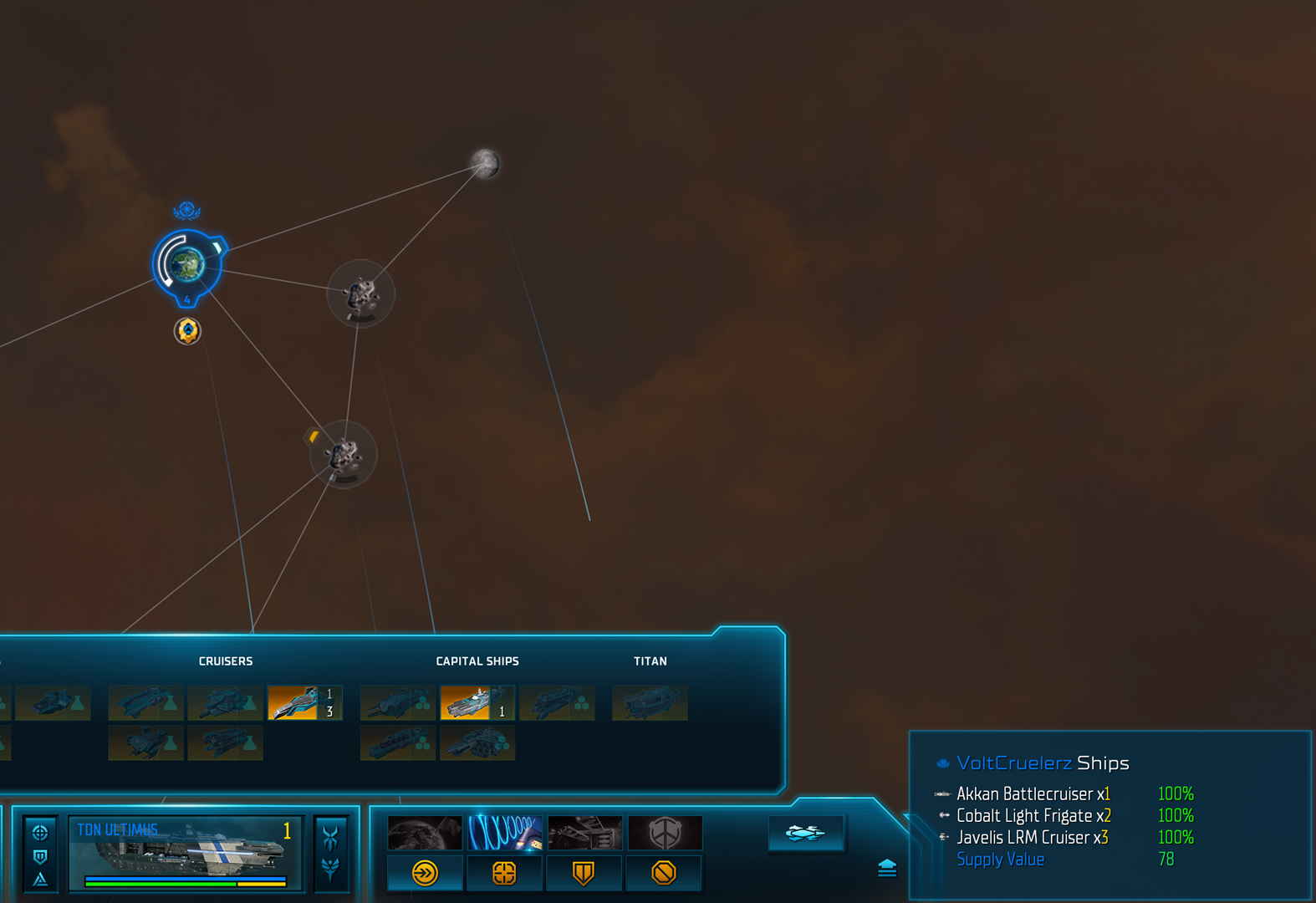The image size is (1316, 903).
Task: Click the upper faction emblem beside ship portrait
Action: [x=331, y=836]
